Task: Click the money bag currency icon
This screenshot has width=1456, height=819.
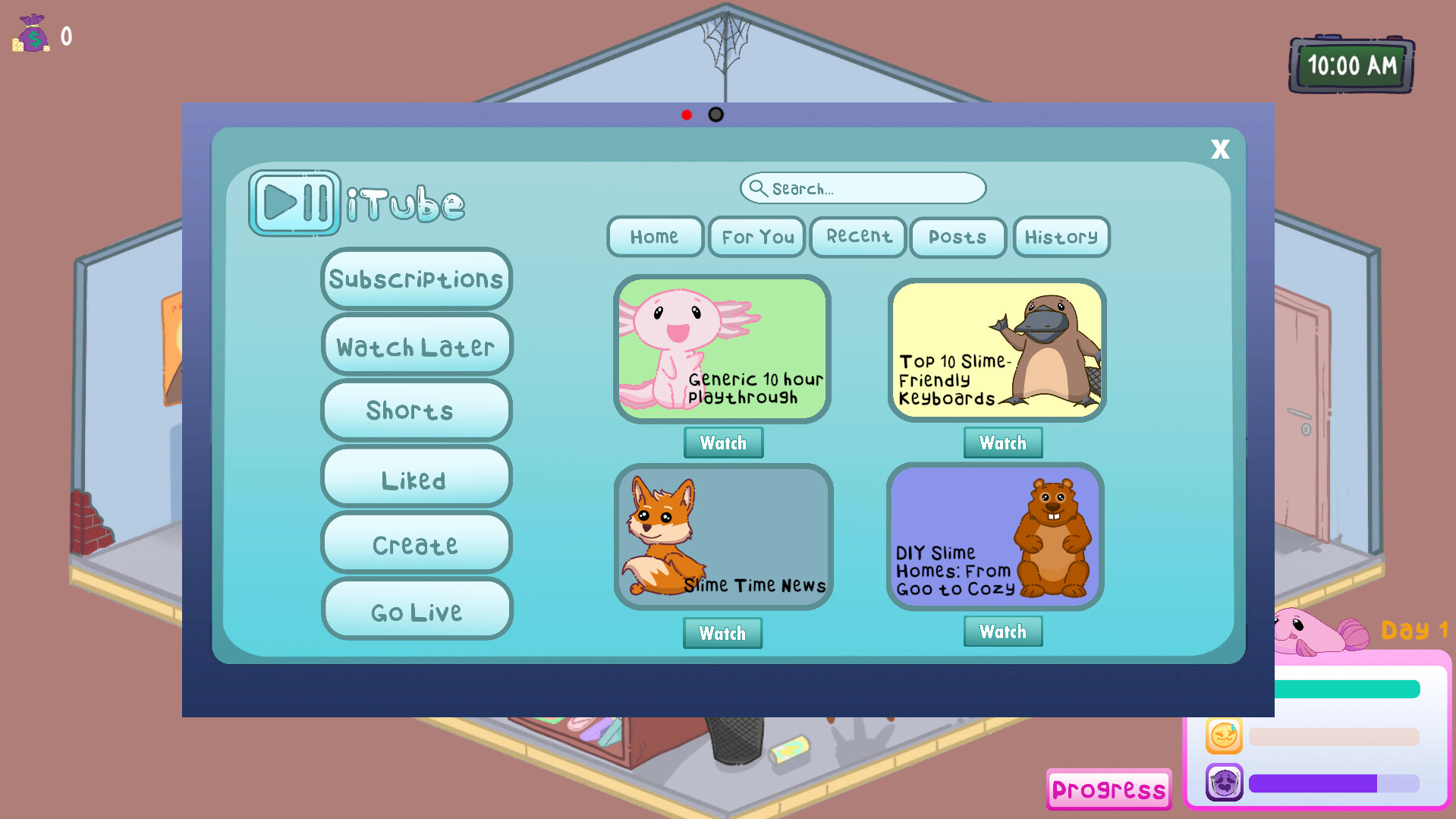Action: click(x=32, y=33)
